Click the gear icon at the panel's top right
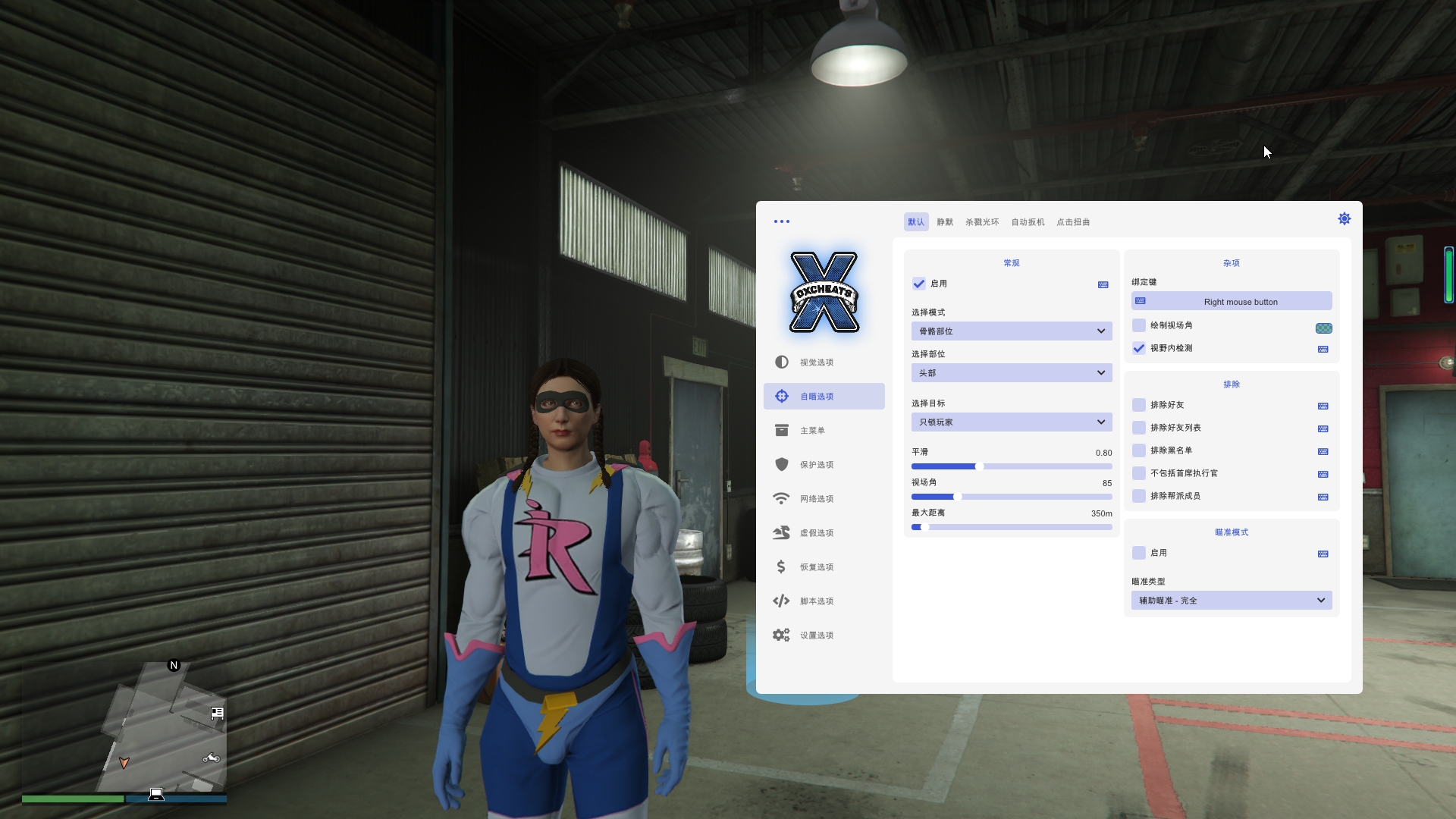Viewport: 1456px width, 819px height. click(1344, 219)
